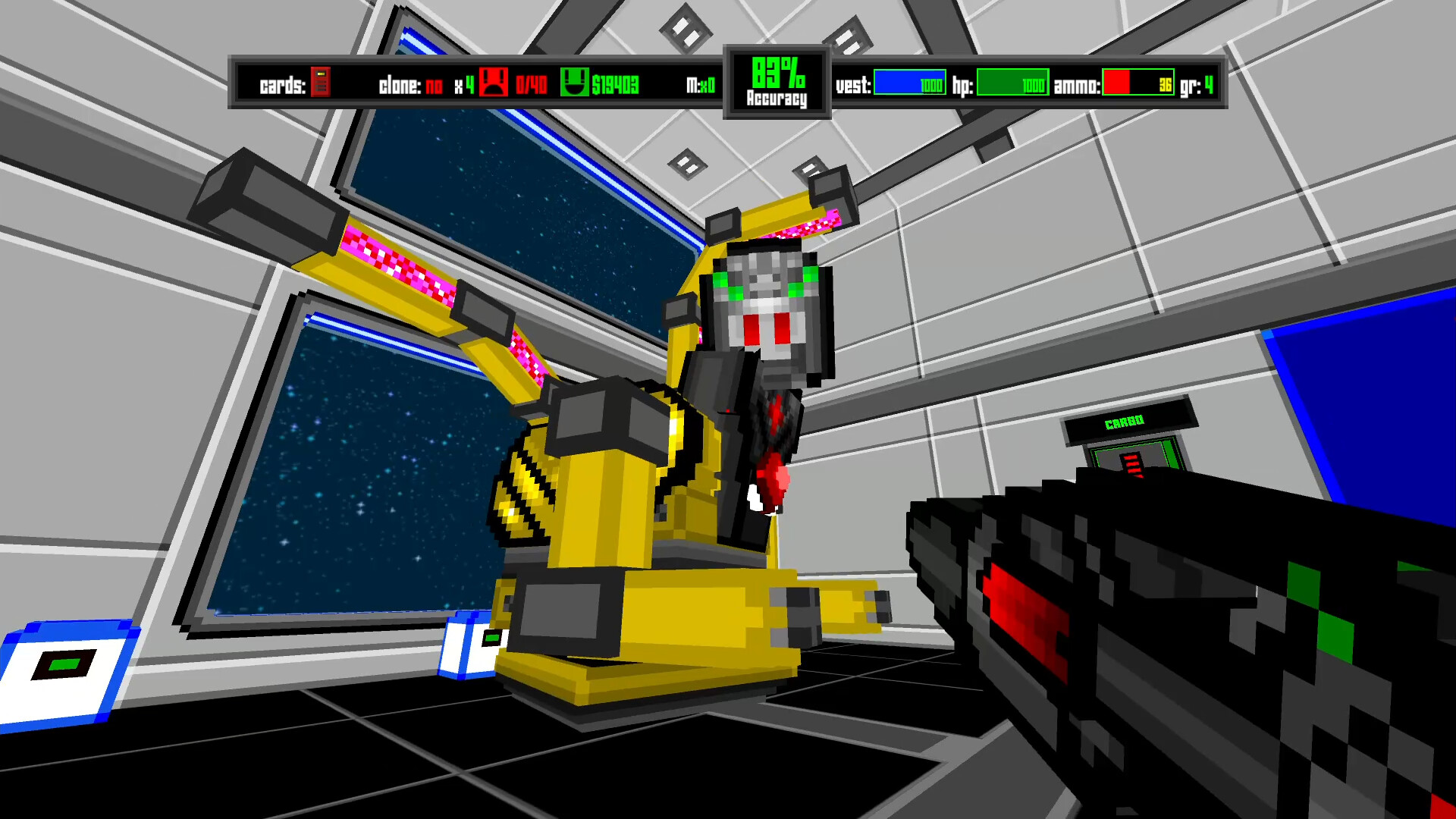Click the grenade counter showing gr: 4
The image size is (1456, 819).
pos(1200,86)
